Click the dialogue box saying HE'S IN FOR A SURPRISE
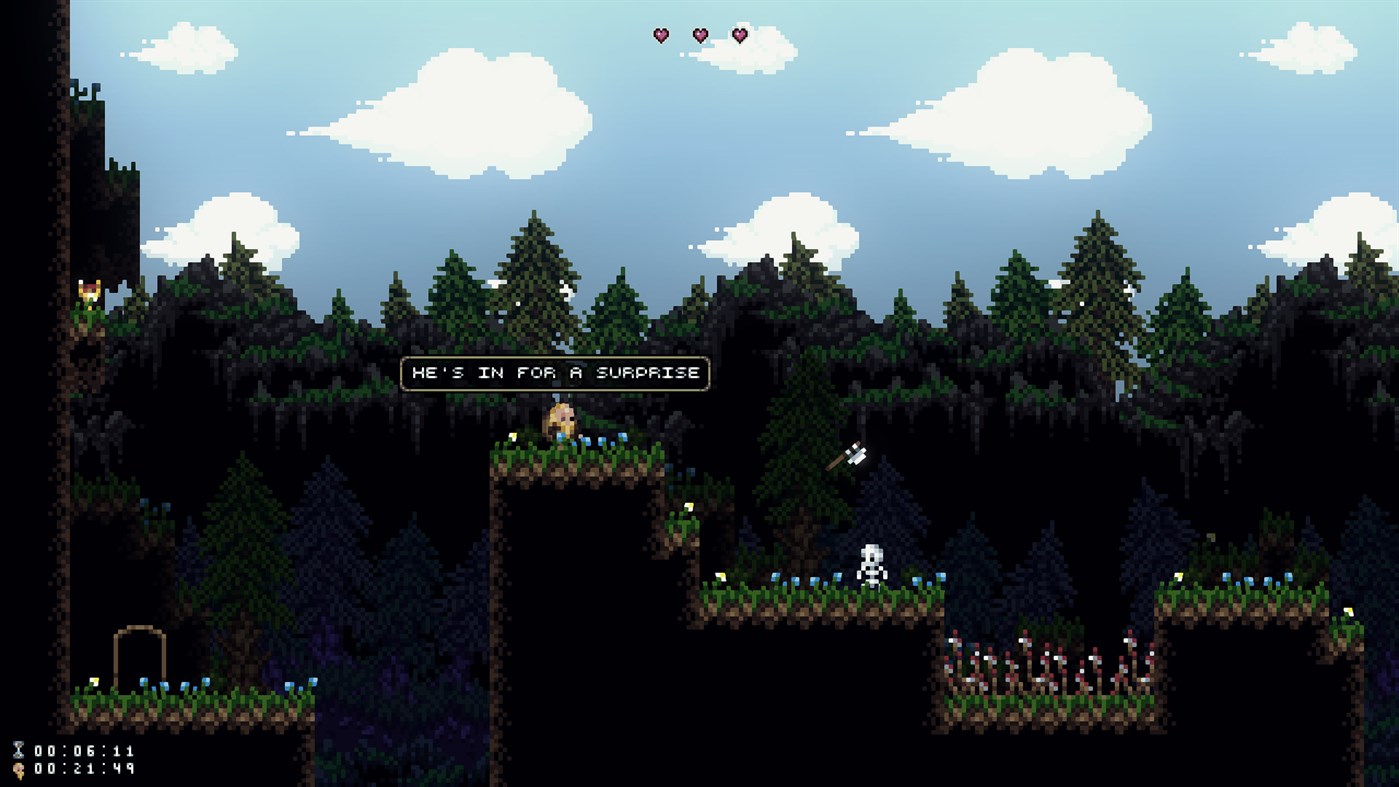Screen dimensions: 1399x787 coord(553,372)
